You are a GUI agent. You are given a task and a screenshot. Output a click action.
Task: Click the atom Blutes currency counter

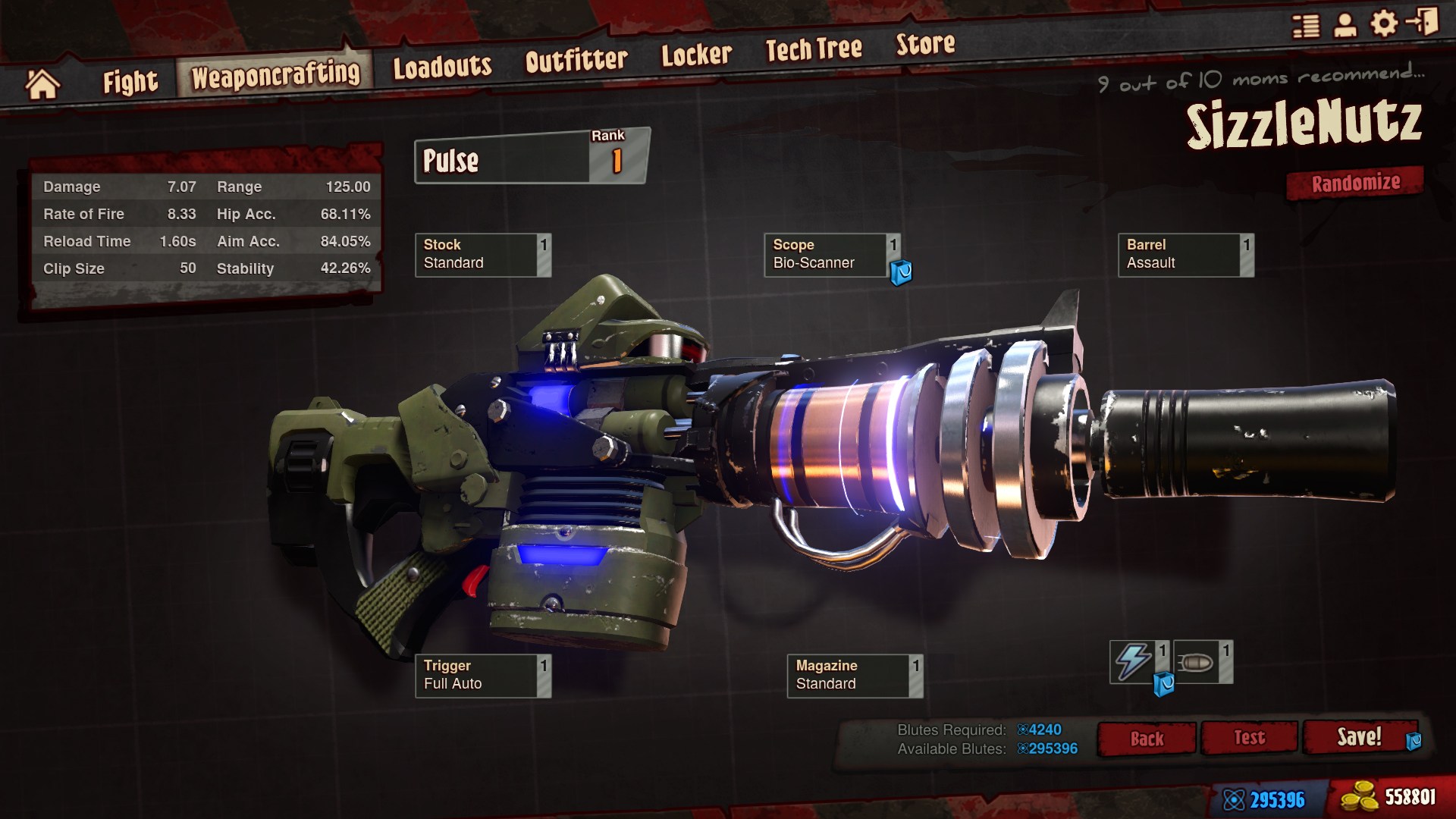click(x=1262, y=798)
